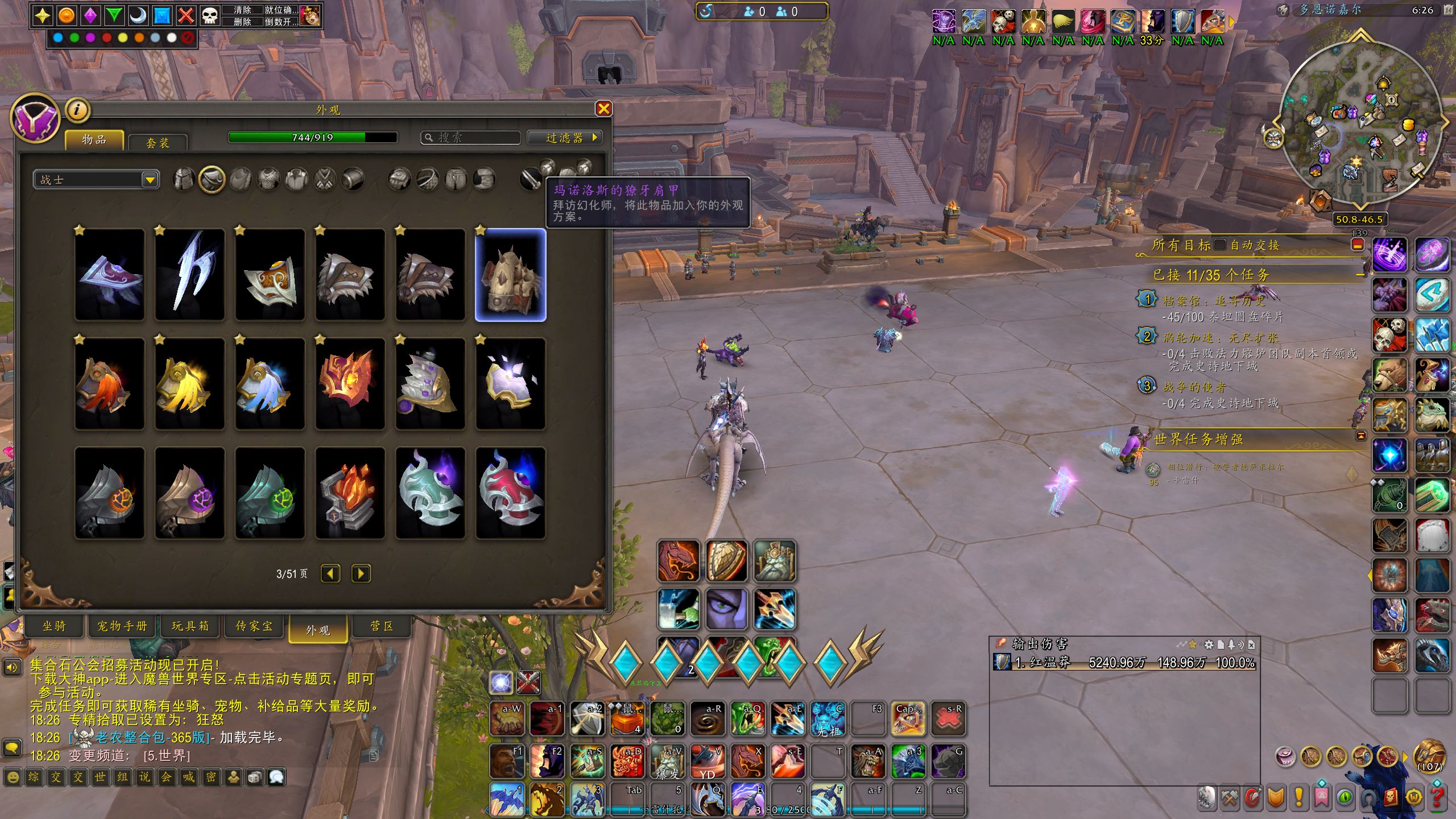Open the 营区 tab
This screenshot has width=1456, height=819.
coord(382,626)
